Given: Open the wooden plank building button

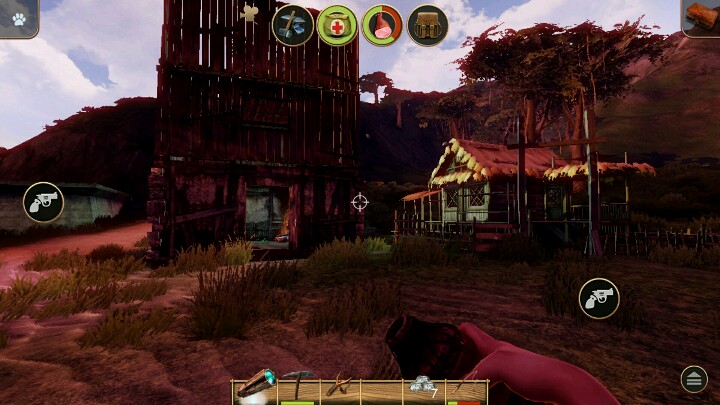Looking at the screenshot, I should point(702,17).
